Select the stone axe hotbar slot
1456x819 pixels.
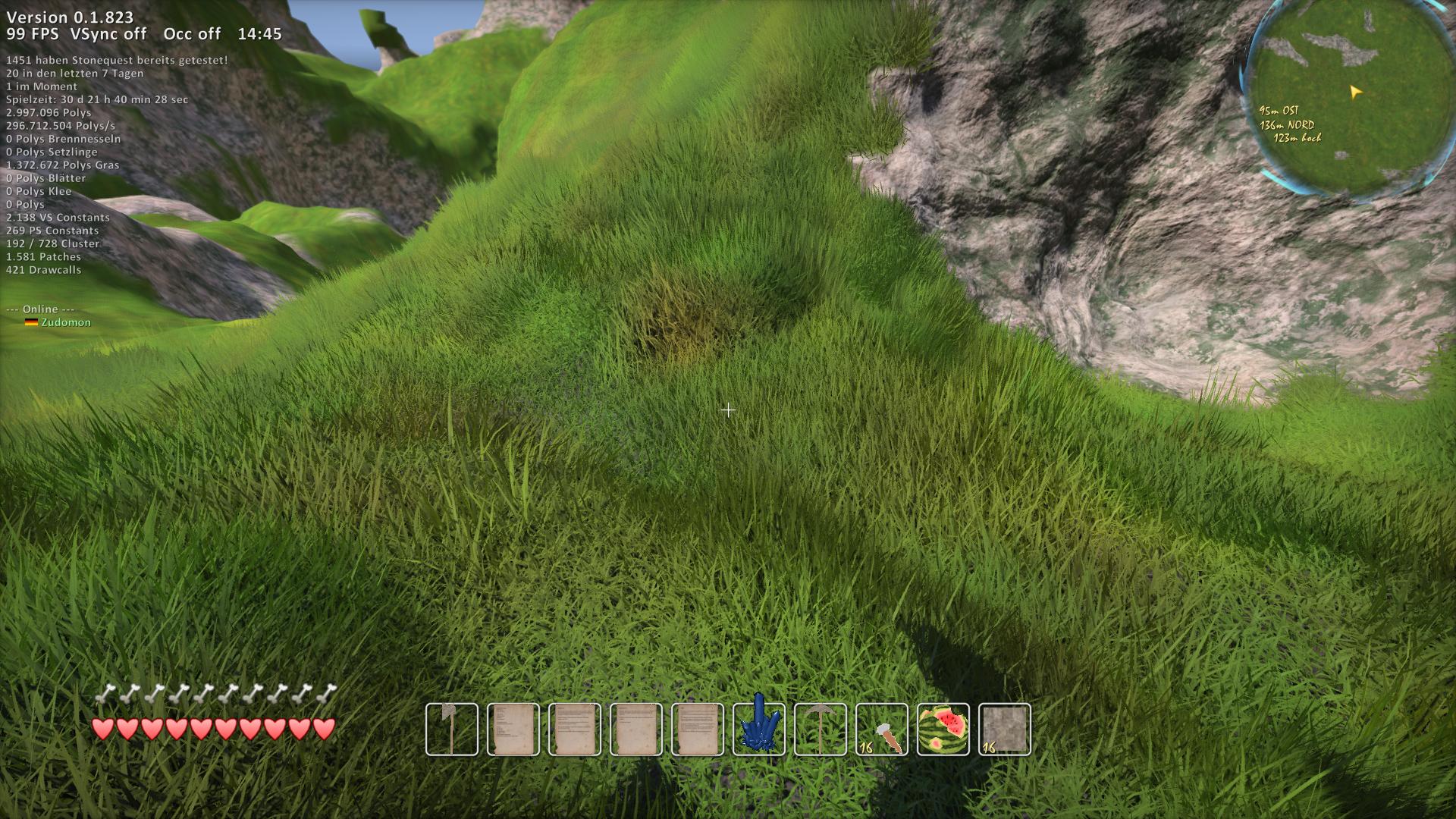tap(452, 730)
